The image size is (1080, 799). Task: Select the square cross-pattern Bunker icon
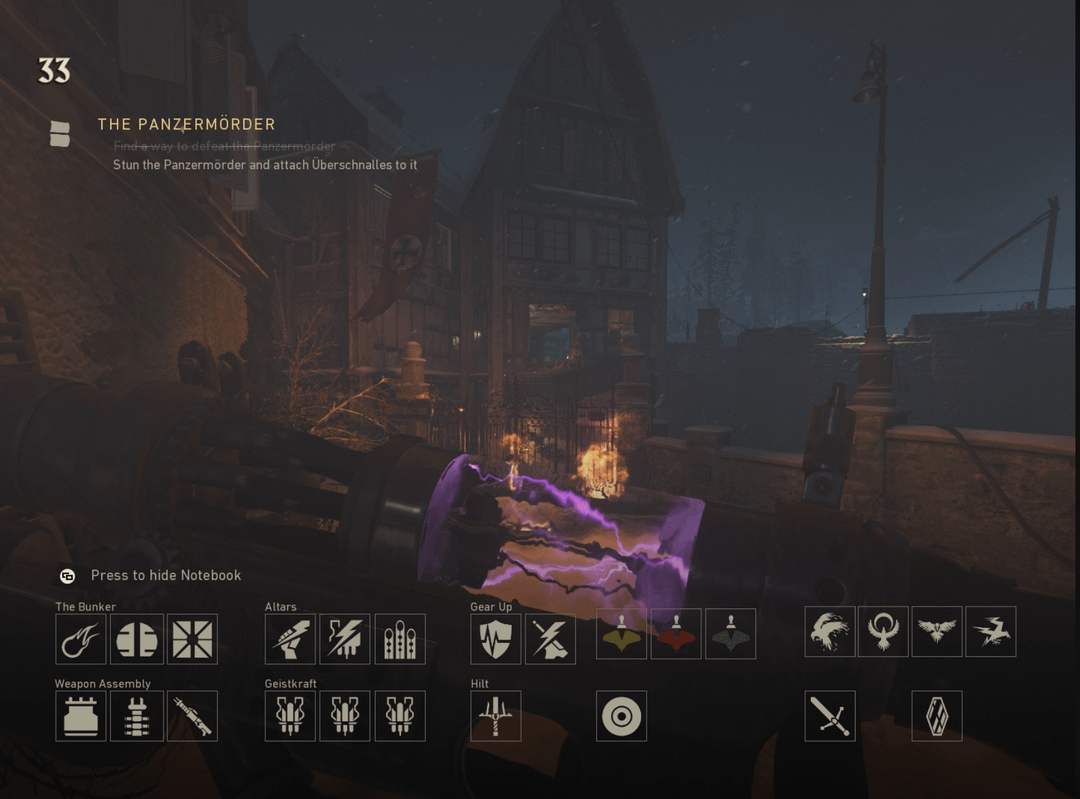pyautogui.click(x=192, y=639)
